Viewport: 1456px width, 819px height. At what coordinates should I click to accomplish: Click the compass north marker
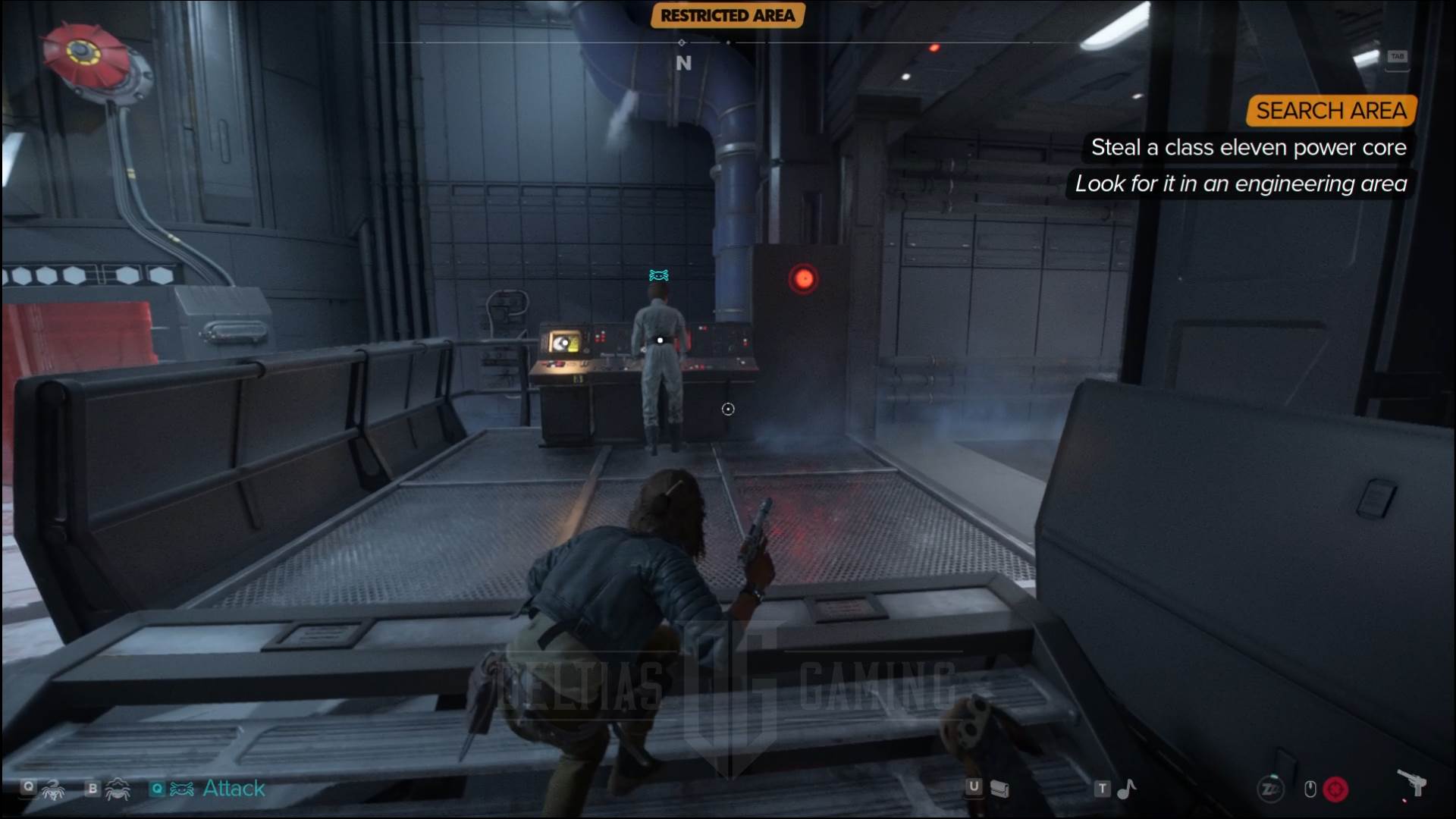tap(683, 64)
